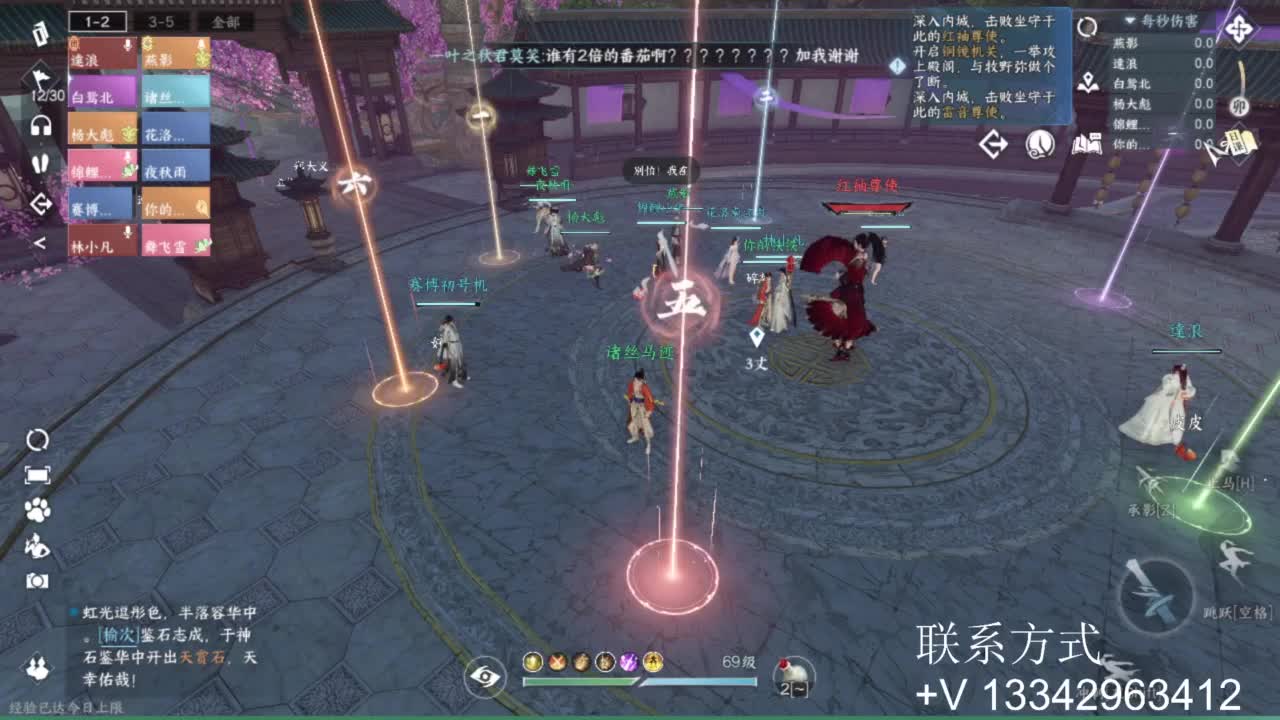The height and width of the screenshot is (720, 1280).
Task: Open the journal book icon on the right
Action: pyautogui.click(x=1089, y=141)
